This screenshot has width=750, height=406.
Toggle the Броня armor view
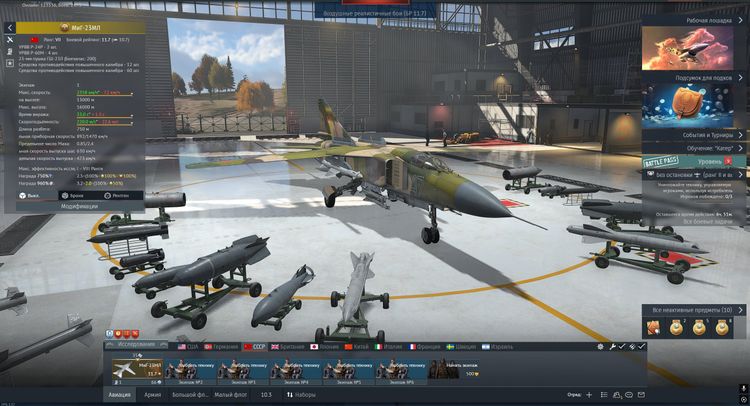71,195
